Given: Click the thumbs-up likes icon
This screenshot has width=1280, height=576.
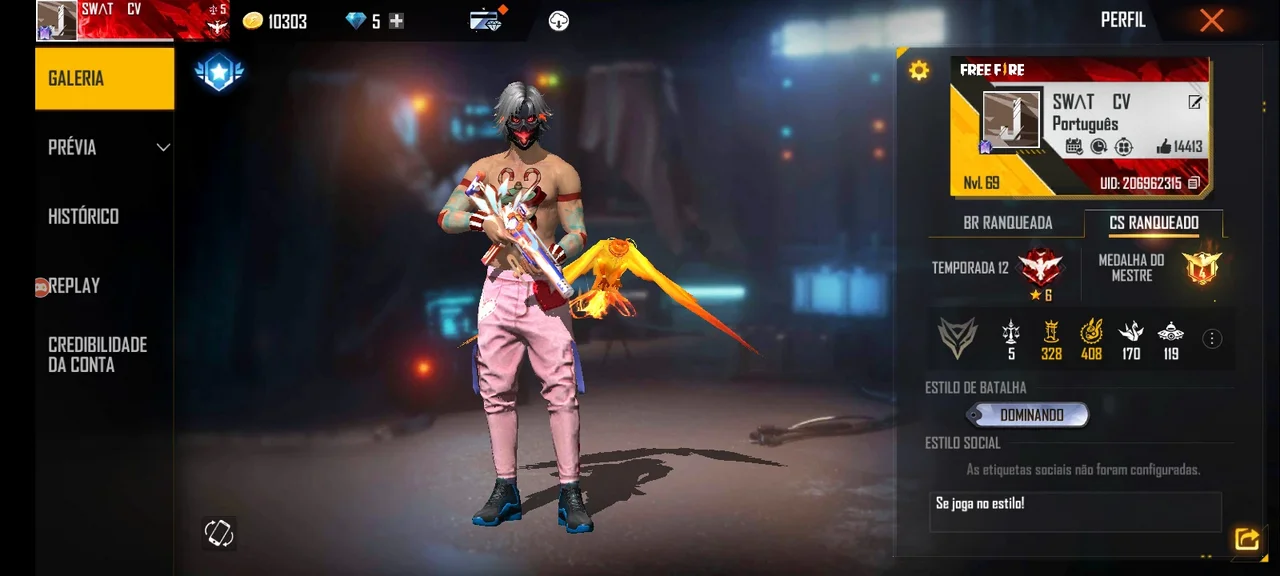Looking at the screenshot, I should (x=1163, y=147).
